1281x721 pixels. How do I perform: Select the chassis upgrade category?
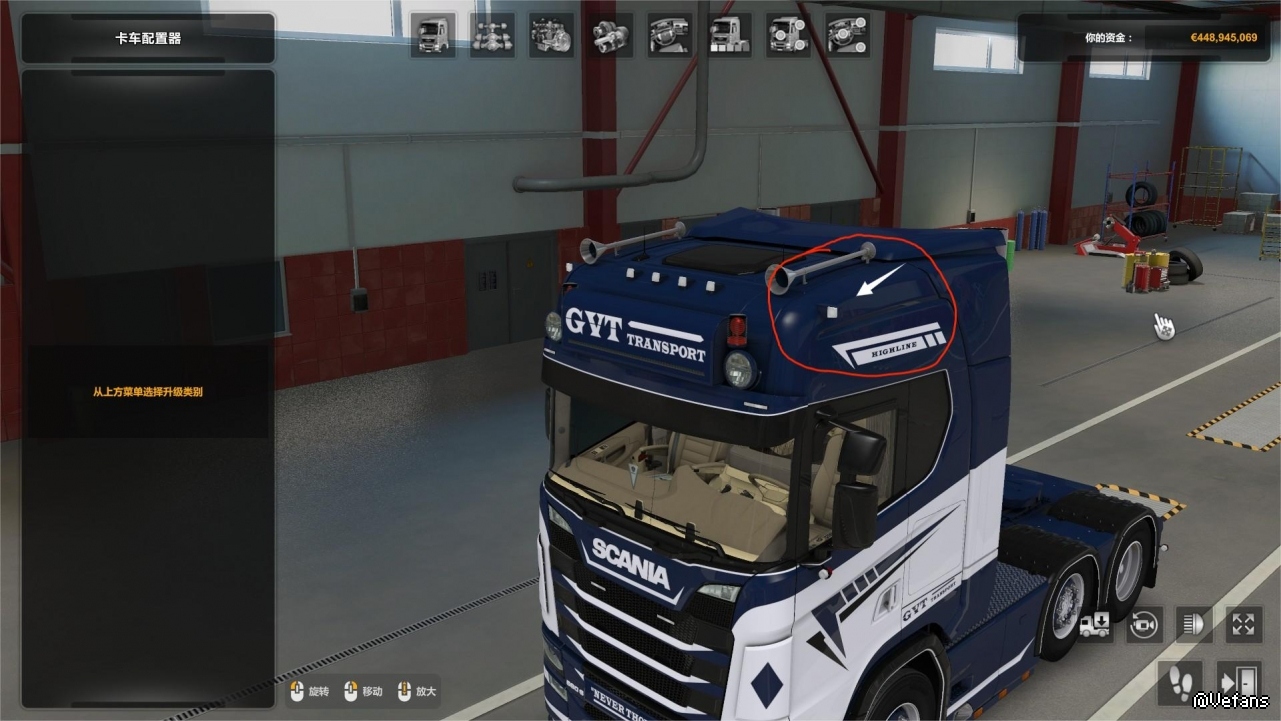pos(492,36)
